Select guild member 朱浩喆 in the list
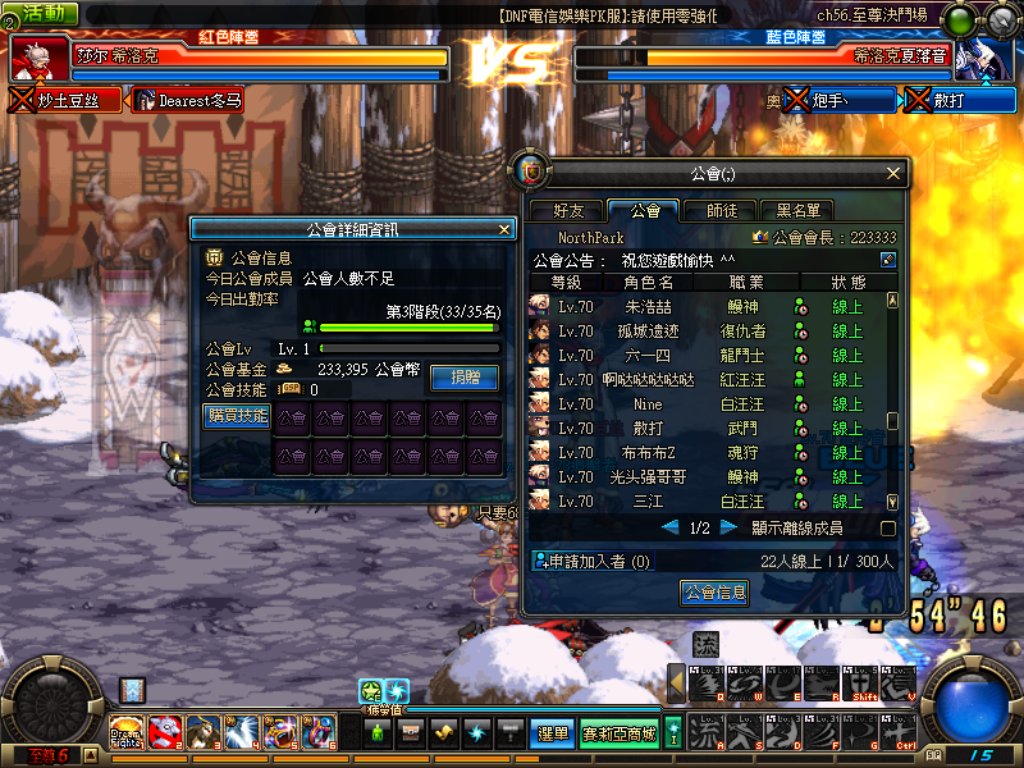Image resolution: width=1024 pixels, height=768 pixels. 648,307
